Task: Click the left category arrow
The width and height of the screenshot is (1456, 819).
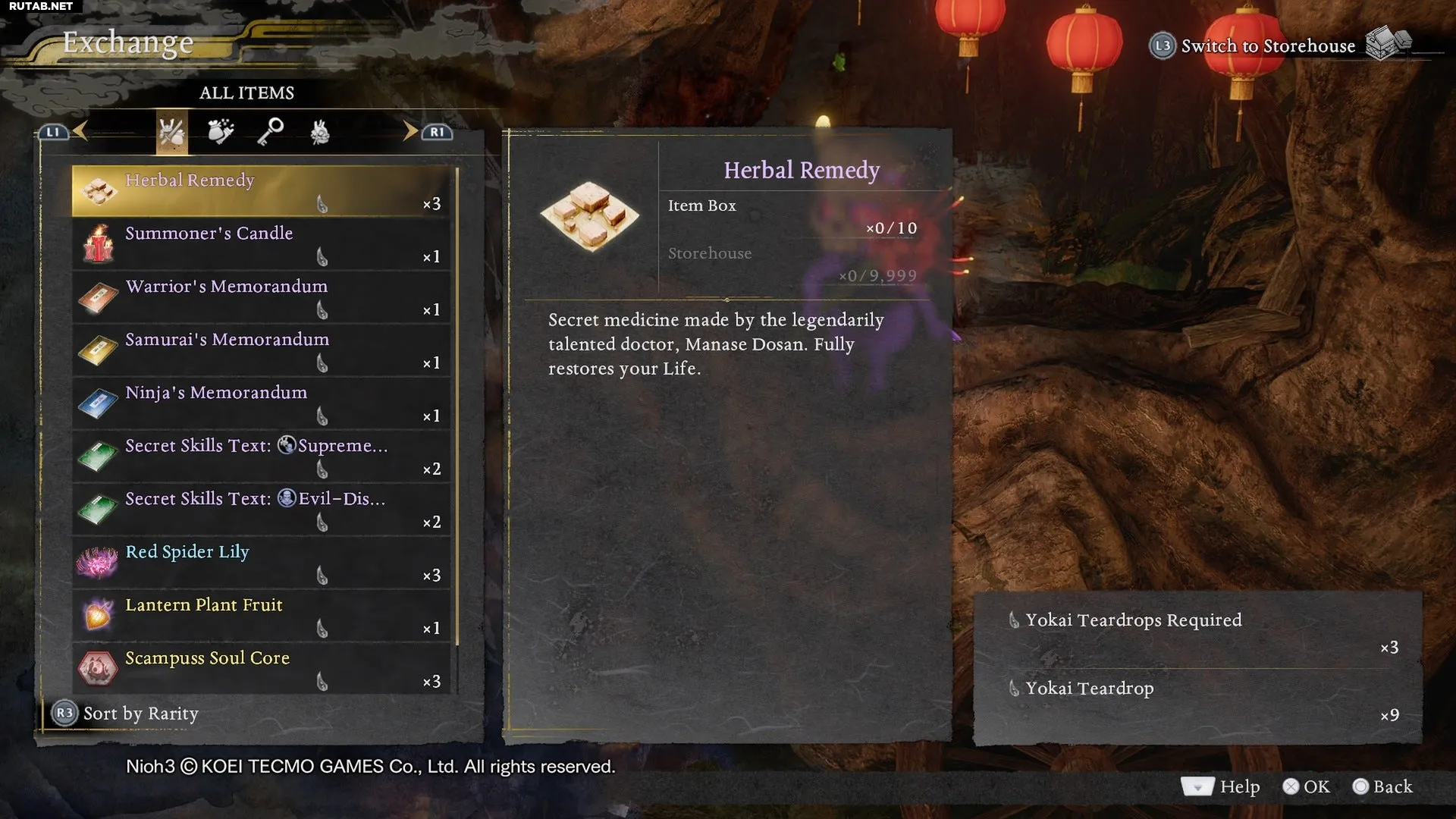Action: [80, 131]
